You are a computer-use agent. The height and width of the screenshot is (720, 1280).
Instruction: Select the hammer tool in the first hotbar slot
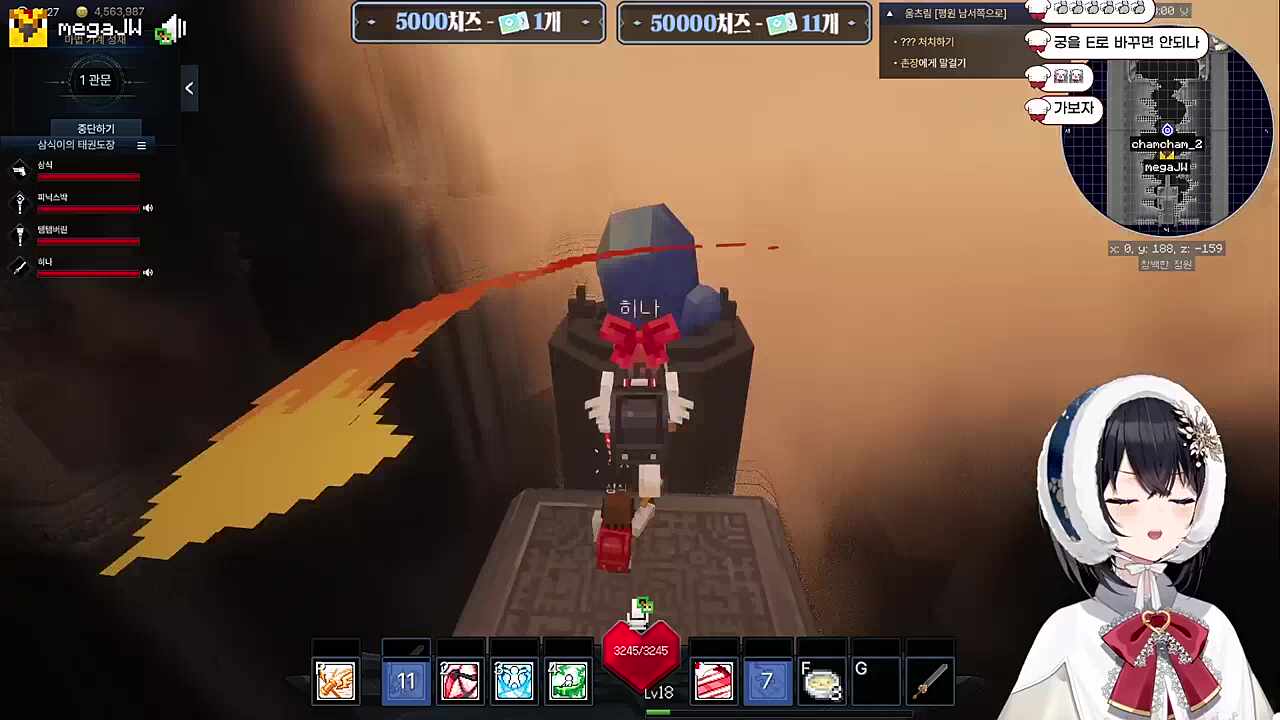(335, 680)
